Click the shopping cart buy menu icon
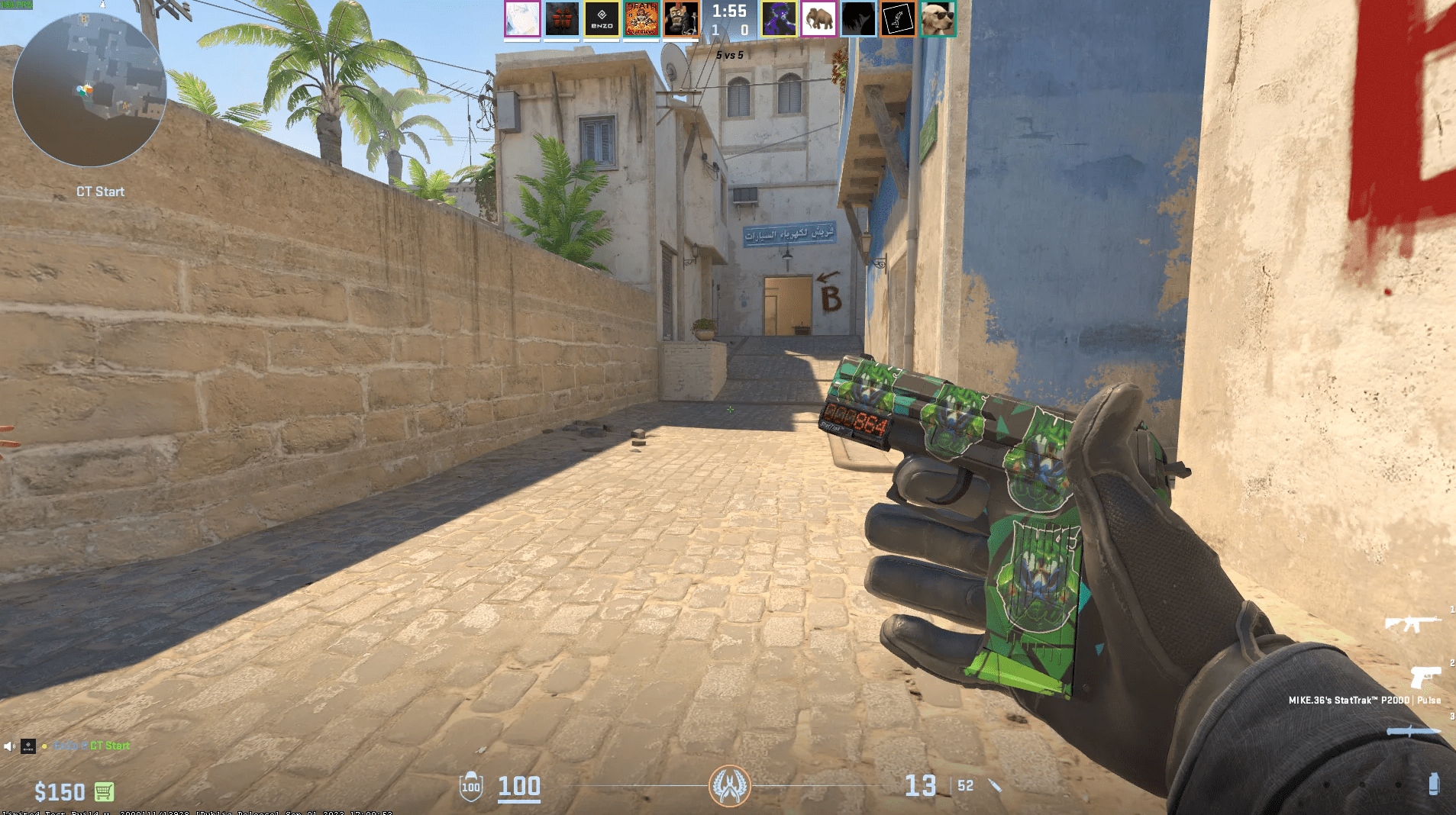 tap(102, 792)
